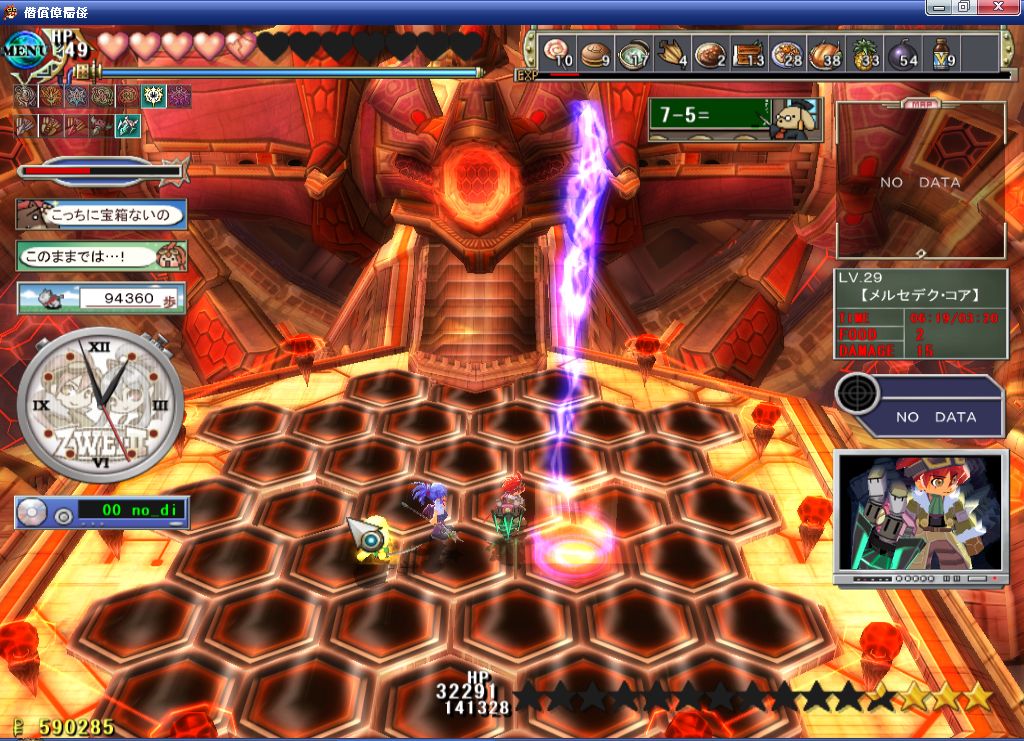This screenshot has height=741, width=1024.
Task: Select the black bomb item slot
Action: 902,54
